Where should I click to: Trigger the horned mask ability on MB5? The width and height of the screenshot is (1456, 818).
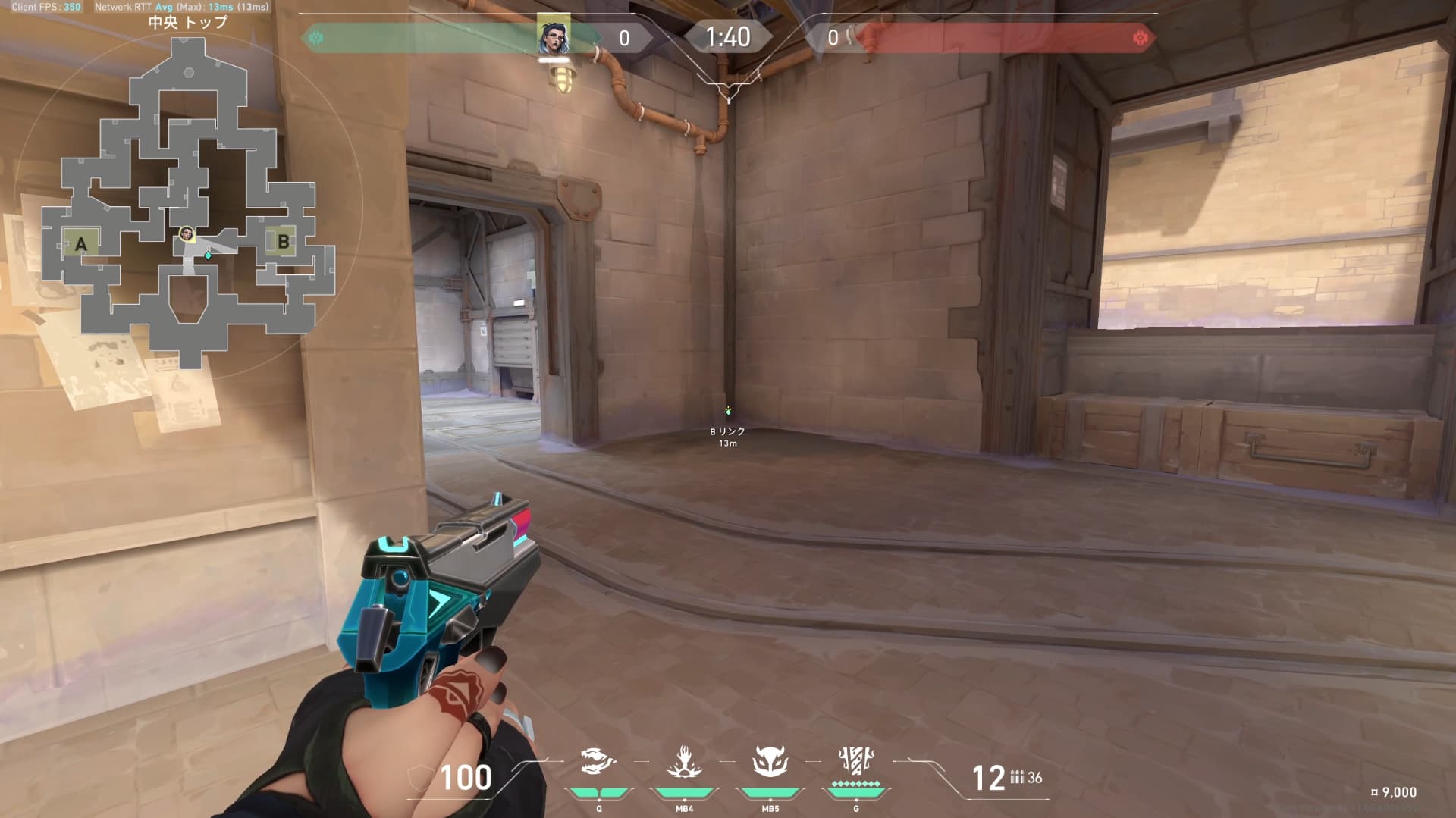[770, 762]
